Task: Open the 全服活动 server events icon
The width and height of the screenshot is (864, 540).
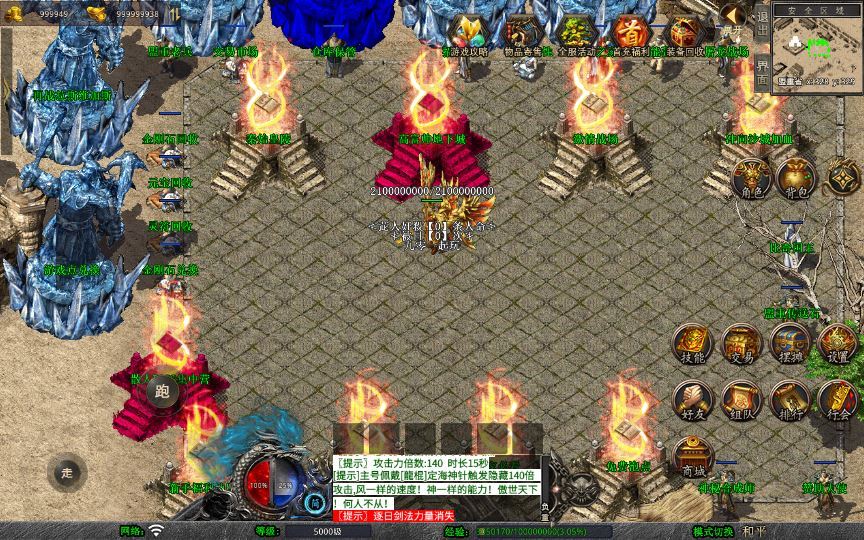Action: click(x=575, y=33)
